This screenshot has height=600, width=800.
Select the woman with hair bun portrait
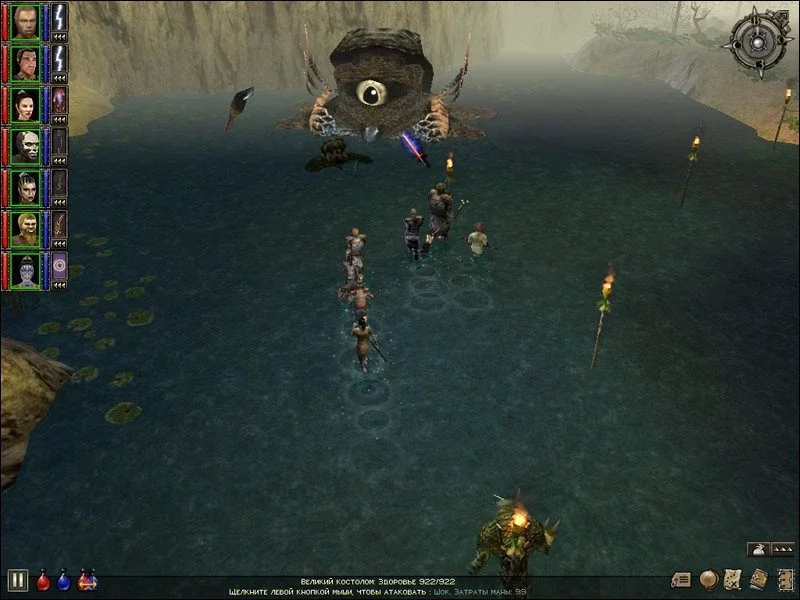25,103
